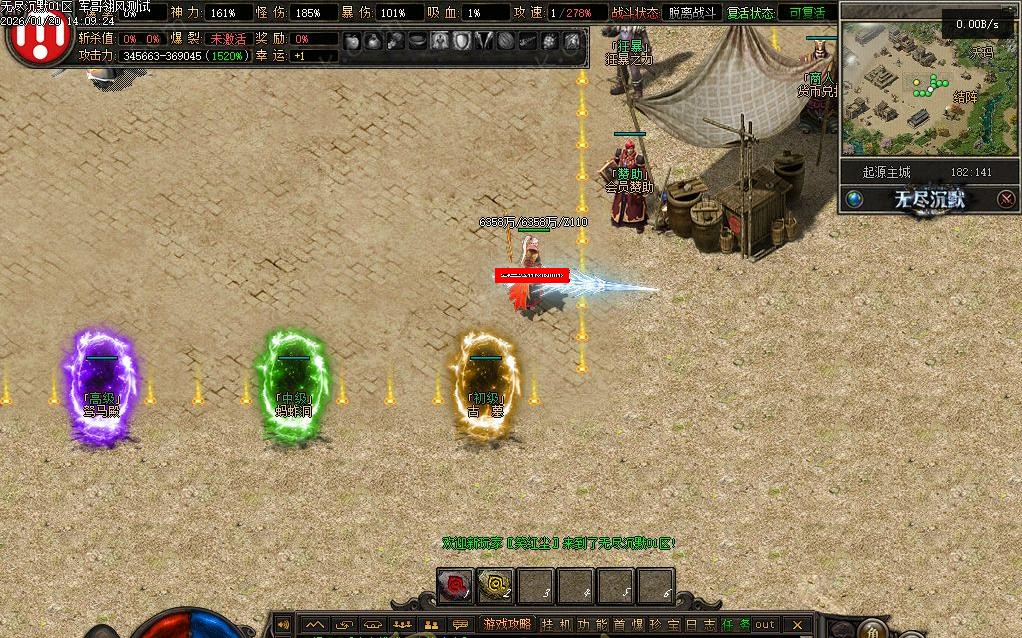Screen dimensions: 1022x638
Task: Open the shield equipment icon in top bar
Action: click(462, 41)
